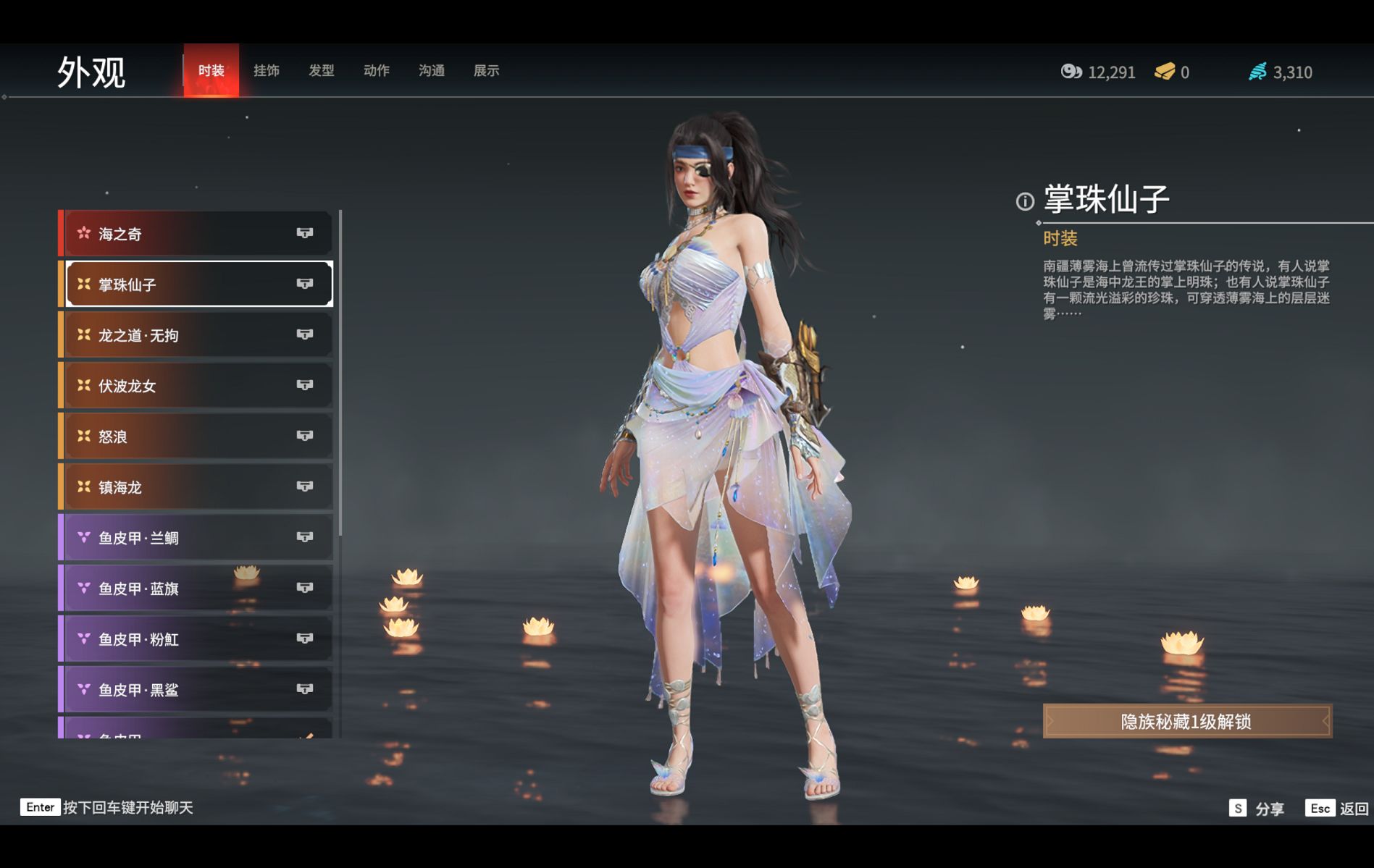Choose the 掌珠仙子 outfit row
Image resolution: width=1374 pixels, height=868 pixels.
click(x=197, y=285)
